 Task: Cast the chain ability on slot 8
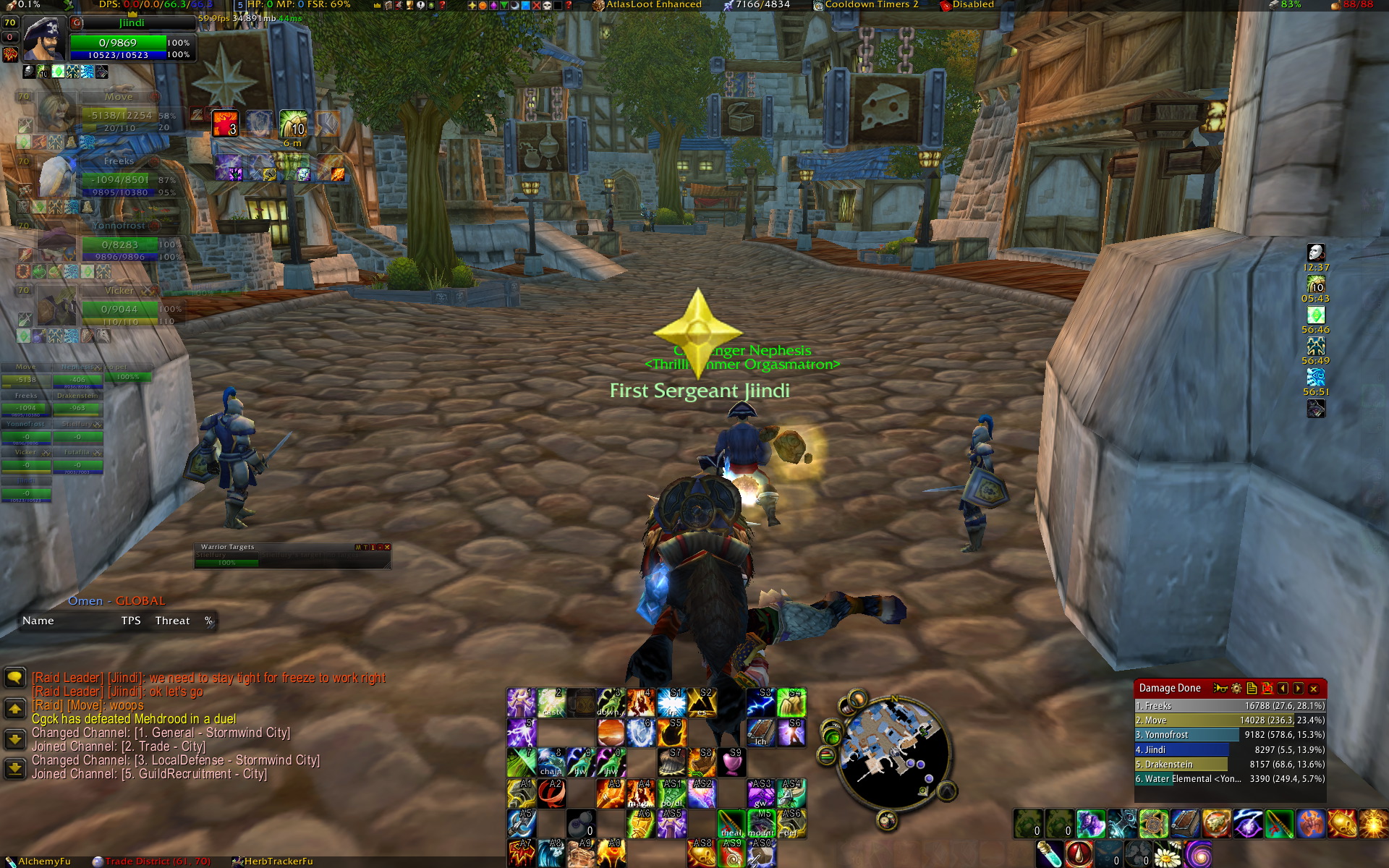click(551, 762)
